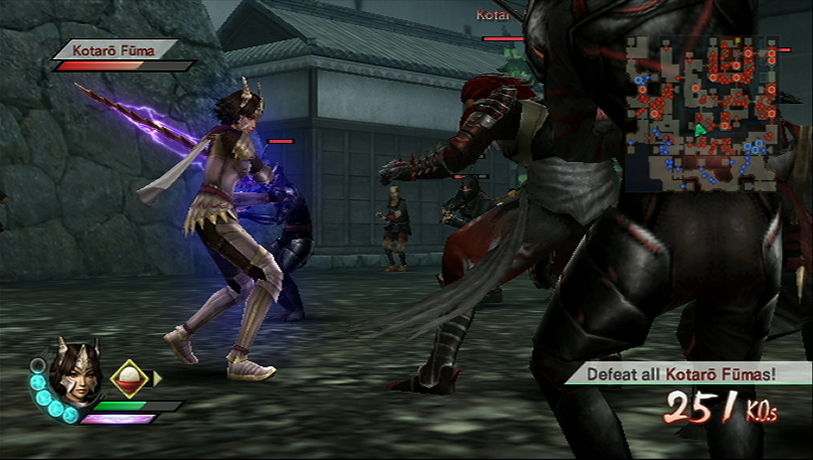Select the Kotarō Fūma target name plate
Viewport: 813px width, 460px height.
pyautogui.click(x=115, y=48)
